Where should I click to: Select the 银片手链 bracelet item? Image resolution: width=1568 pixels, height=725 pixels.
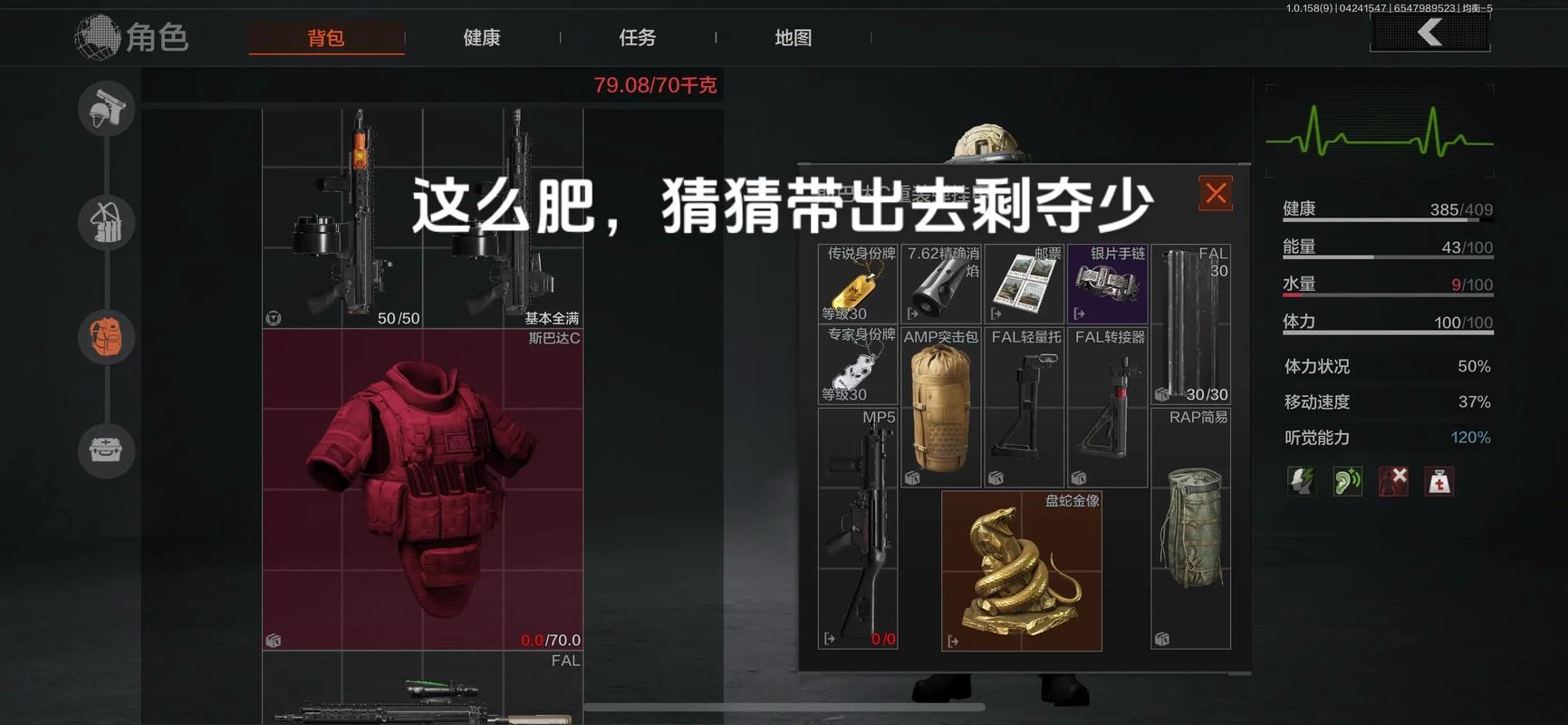click(1107, 283)
